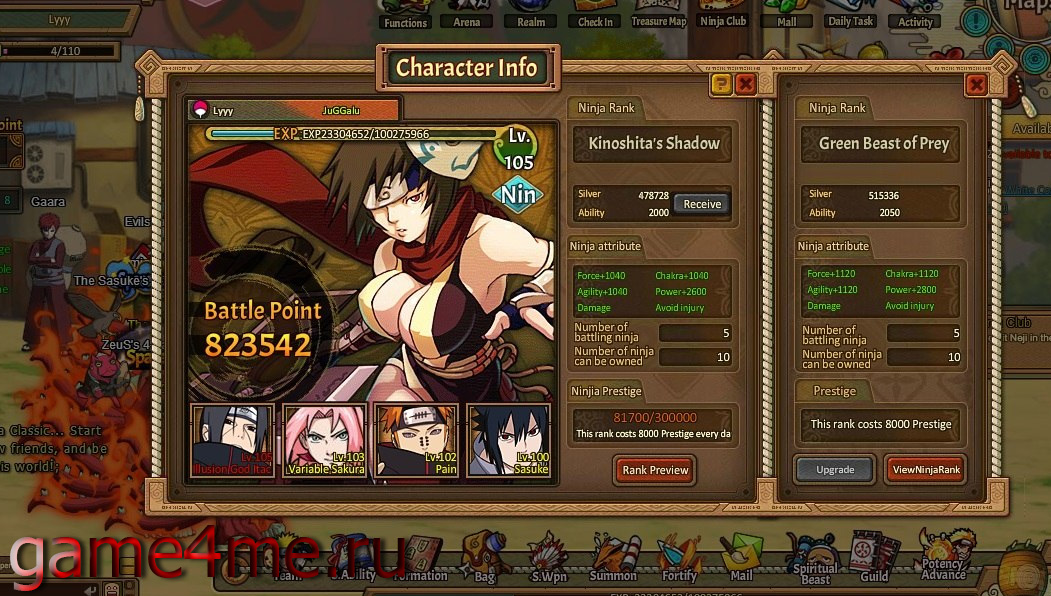
Task: Receive the ninja rank silver reward
Action: pyautogui.click(x=701, y=204)
